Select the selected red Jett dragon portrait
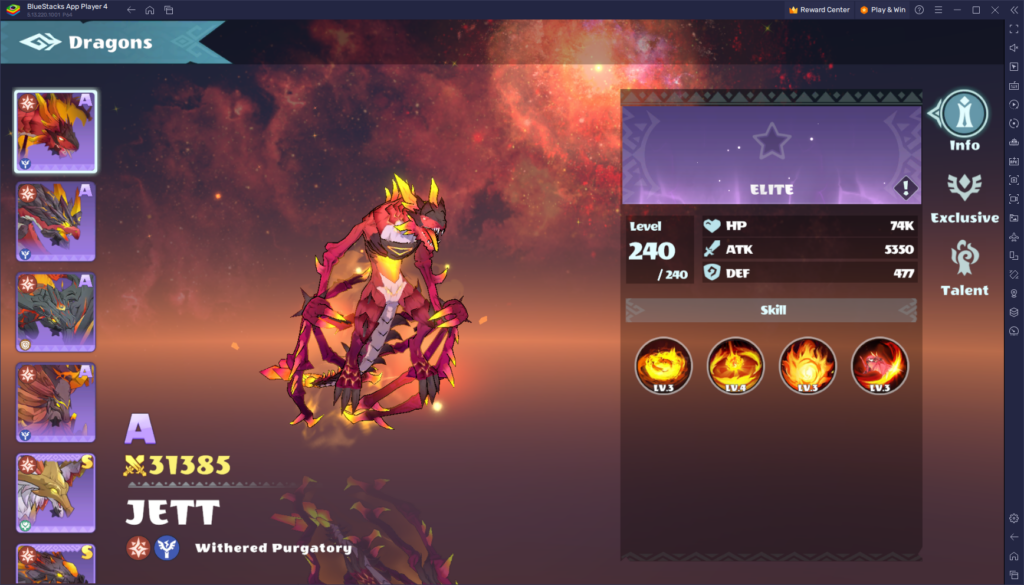The width and height of the screenshot is (1024, 585). pyautogui.click(x=56, y=131)
